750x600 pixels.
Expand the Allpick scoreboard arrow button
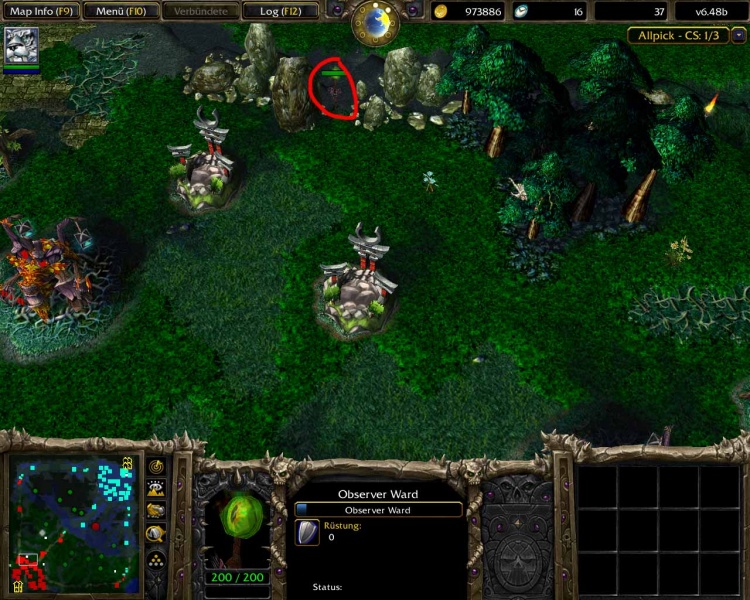point(739,35)
